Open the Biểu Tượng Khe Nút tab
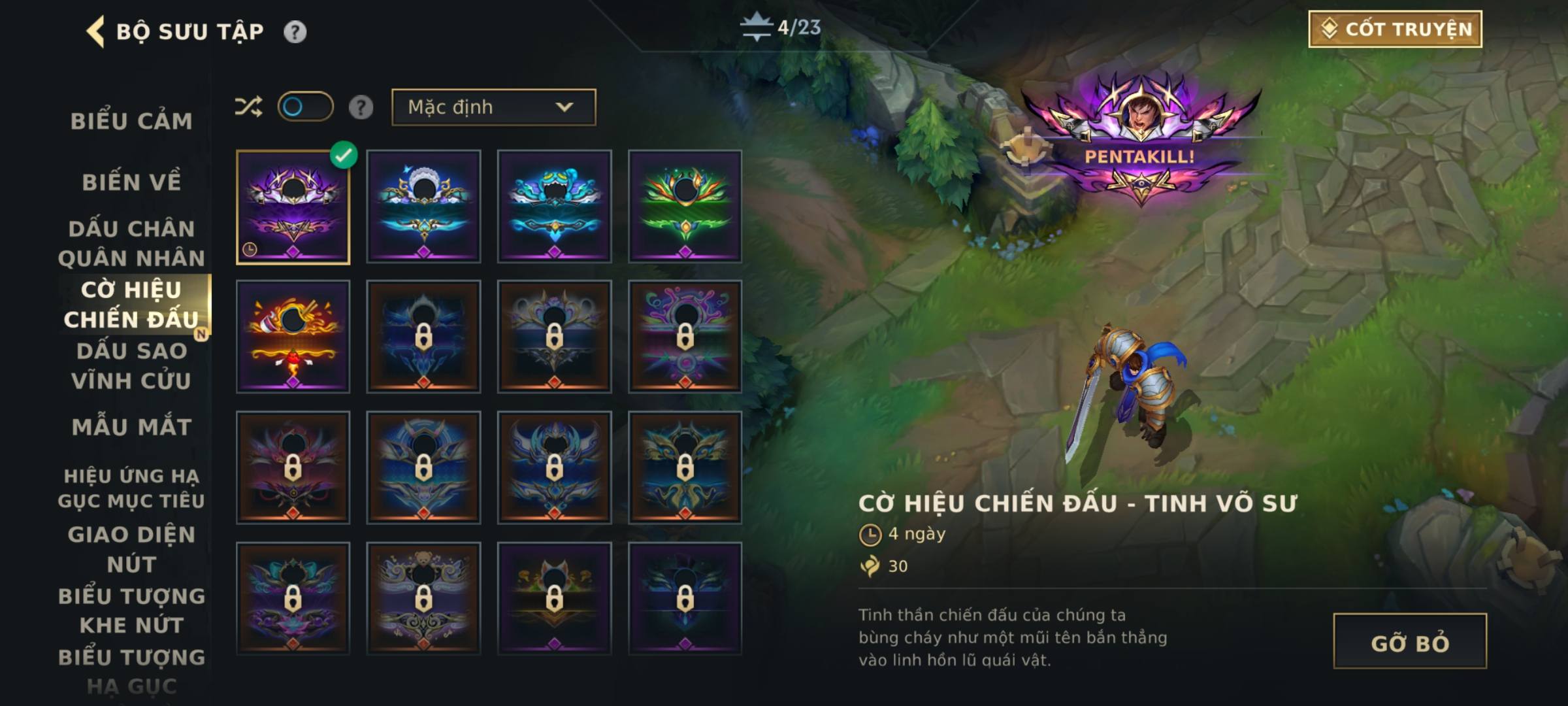The height and width of the screenshot is (706, 1568). click(131, 610)
